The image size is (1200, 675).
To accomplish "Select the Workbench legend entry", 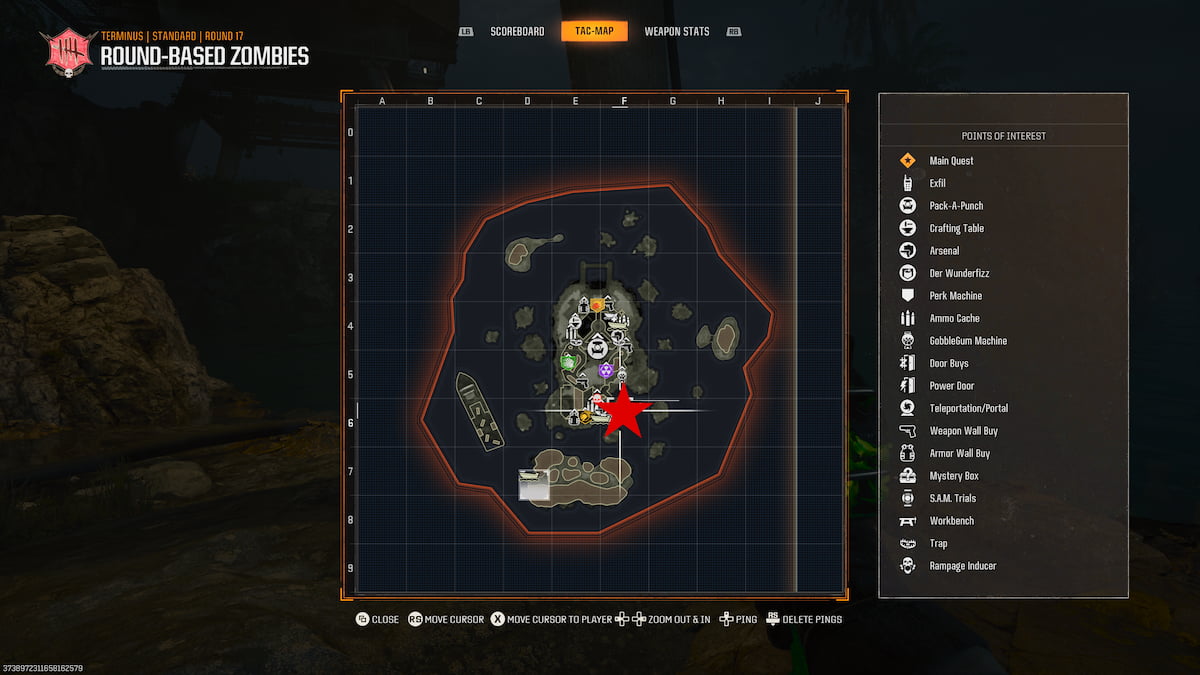I will pyautogui.click(x=951, y=521).
